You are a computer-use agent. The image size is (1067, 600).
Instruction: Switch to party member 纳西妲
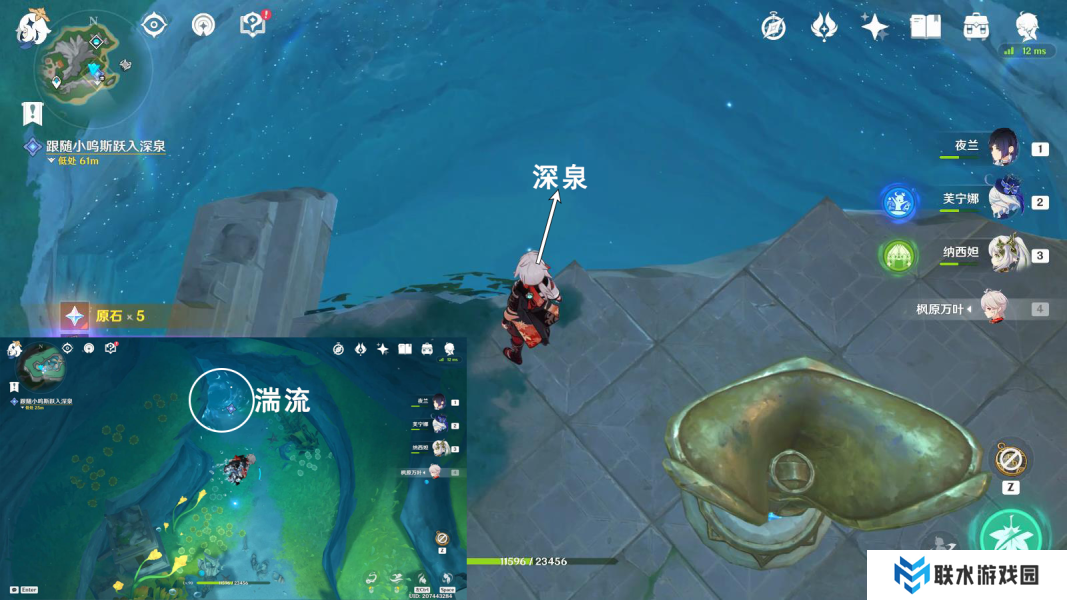pos(1002,254)
